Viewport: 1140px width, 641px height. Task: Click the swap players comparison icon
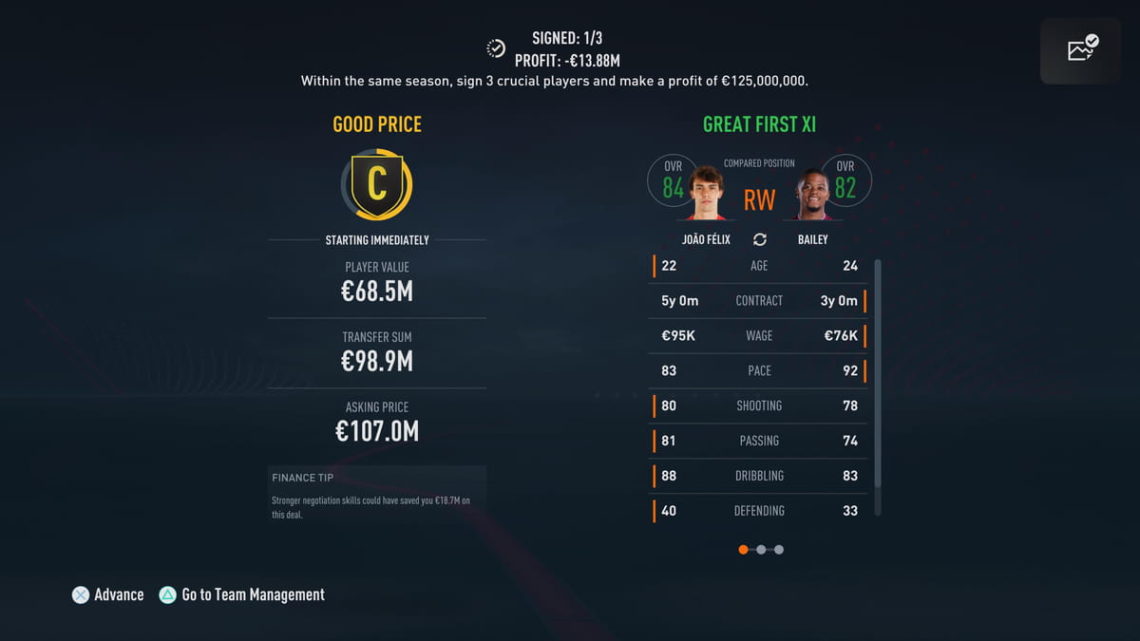click(759, 240)
